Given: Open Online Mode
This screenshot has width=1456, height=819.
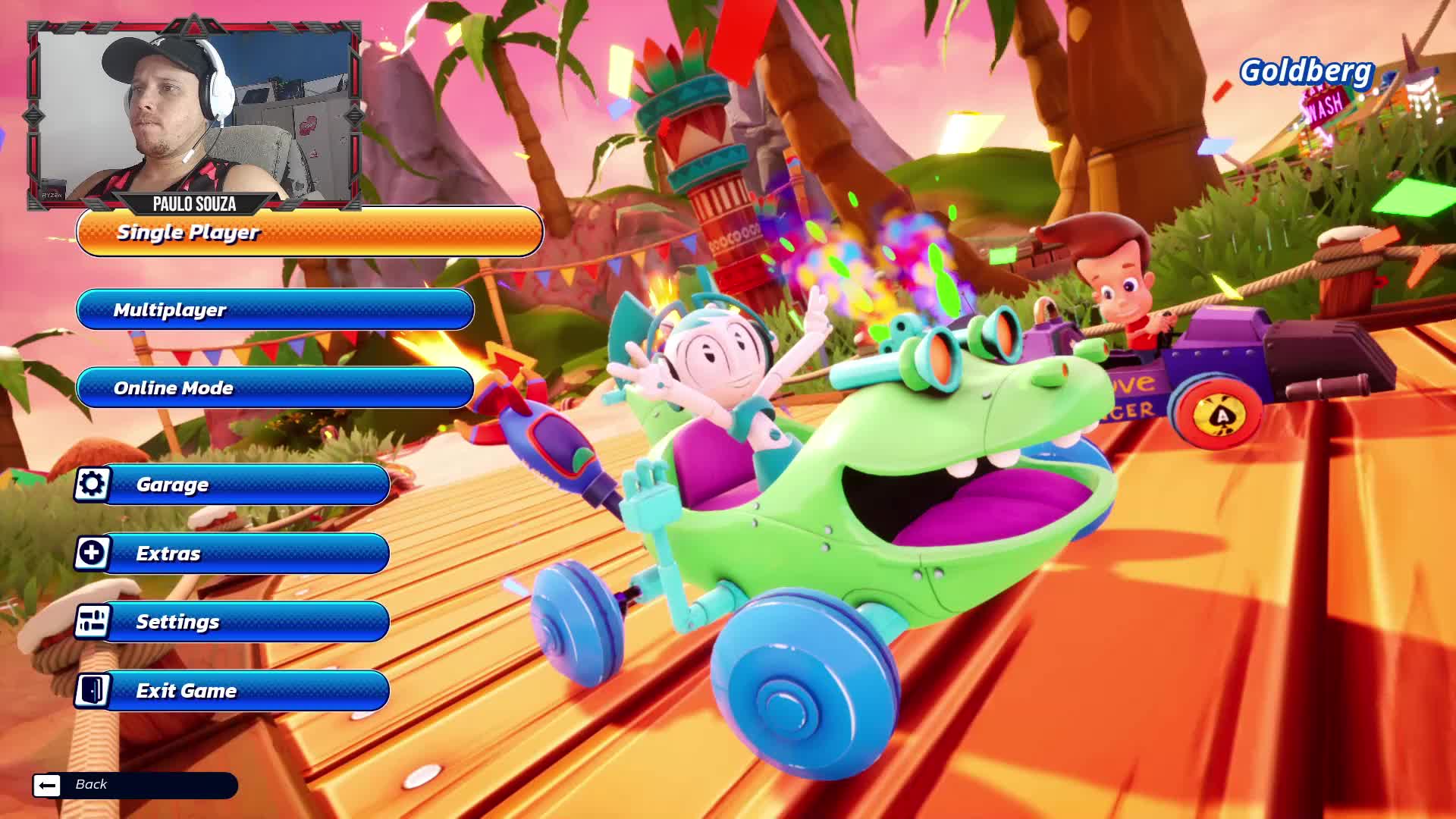Looking at the screenshot, I should point(273,388).
